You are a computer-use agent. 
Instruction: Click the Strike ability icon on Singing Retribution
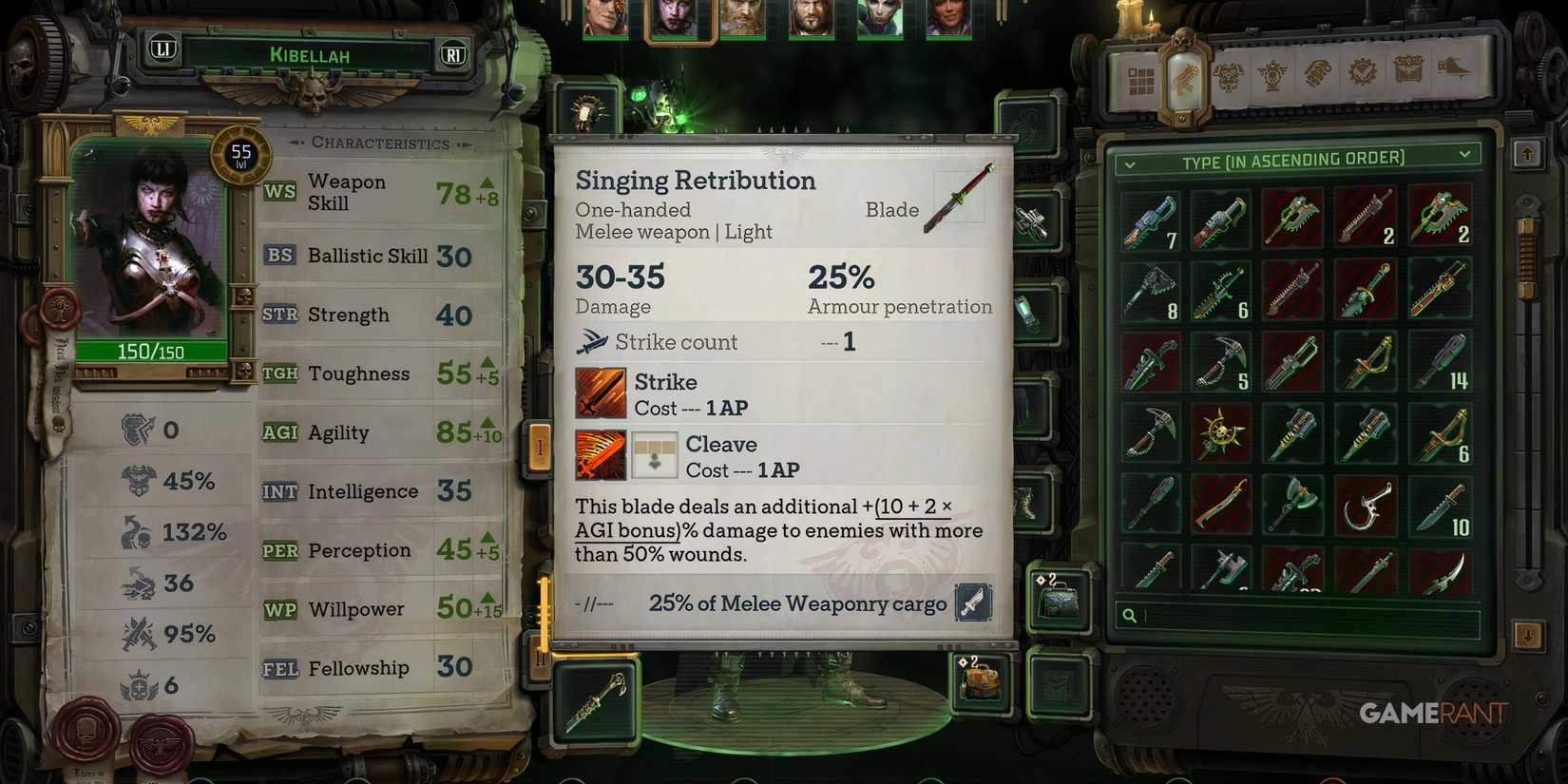(600, 392)
